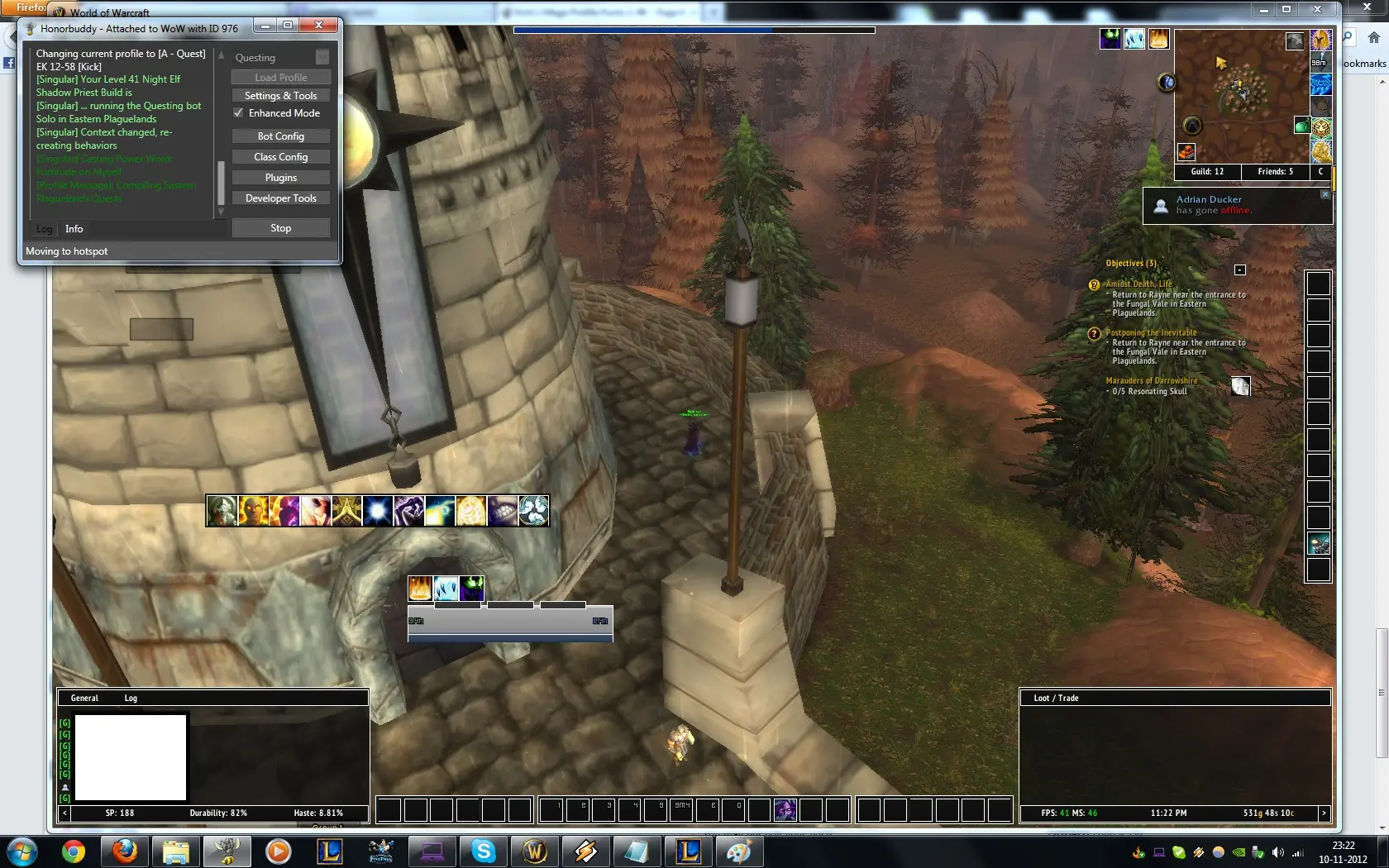This screenshot has width=1389, height=868.
Task: Open the Guild roster panel
Action: (x=1207, y=172)
